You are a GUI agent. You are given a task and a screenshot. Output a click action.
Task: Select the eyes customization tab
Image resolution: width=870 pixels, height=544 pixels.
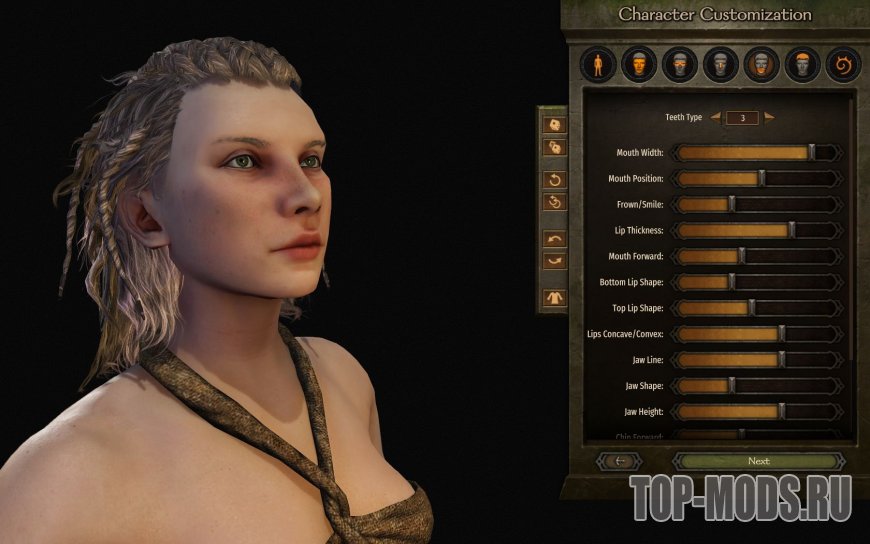pyautogui.click(x=680, y=65)
